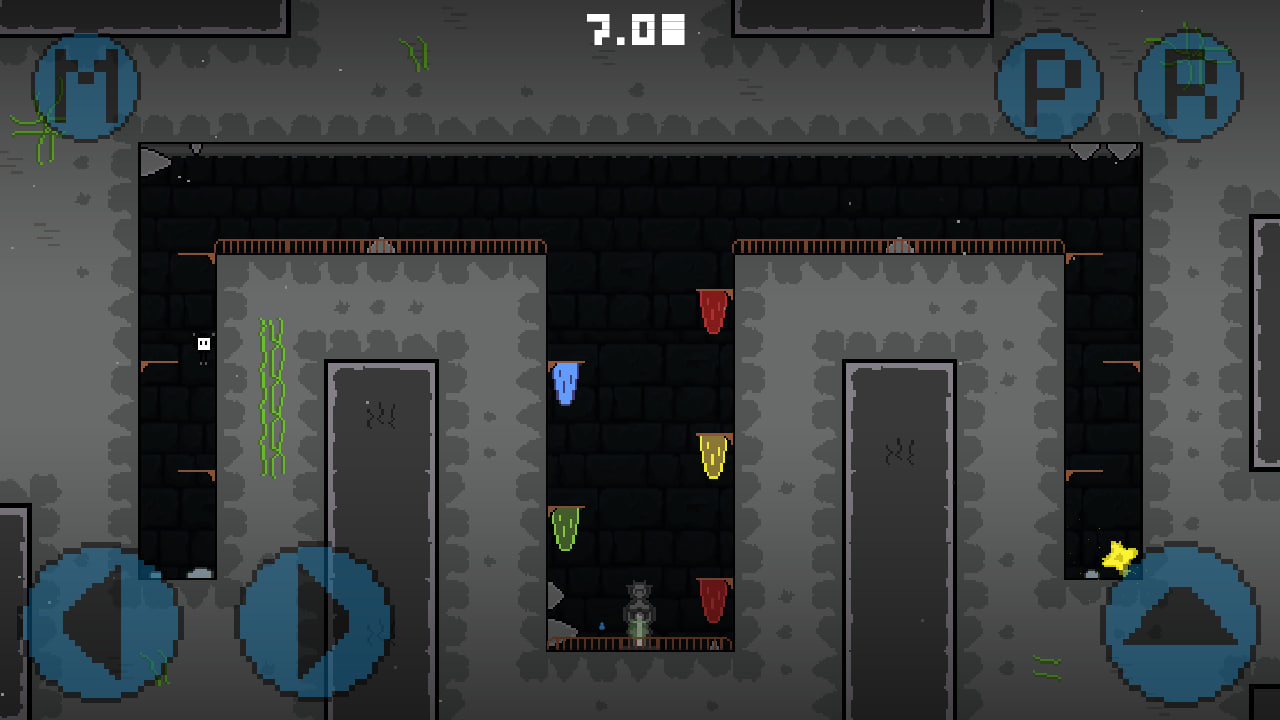This screenshot has height=720, width=1280.
Task: Tap the left movement arrow
Action: [100, 617]
